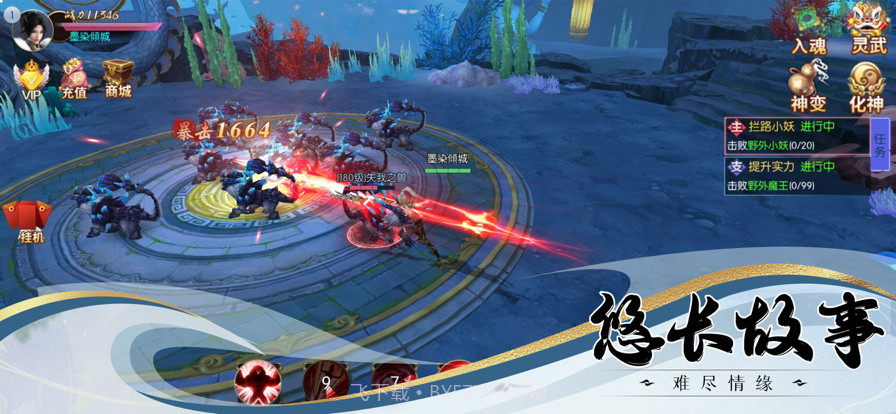Viewport: 896px width, 414px height.
Task: Open the VIP menu
Action: click(32, 78)
